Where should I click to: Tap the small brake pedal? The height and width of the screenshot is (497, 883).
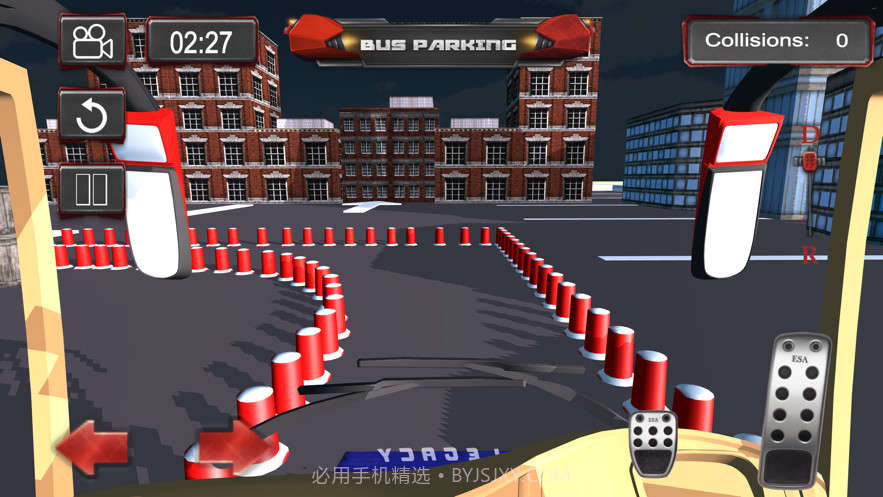pyautogui.click(x=653, y=444)
